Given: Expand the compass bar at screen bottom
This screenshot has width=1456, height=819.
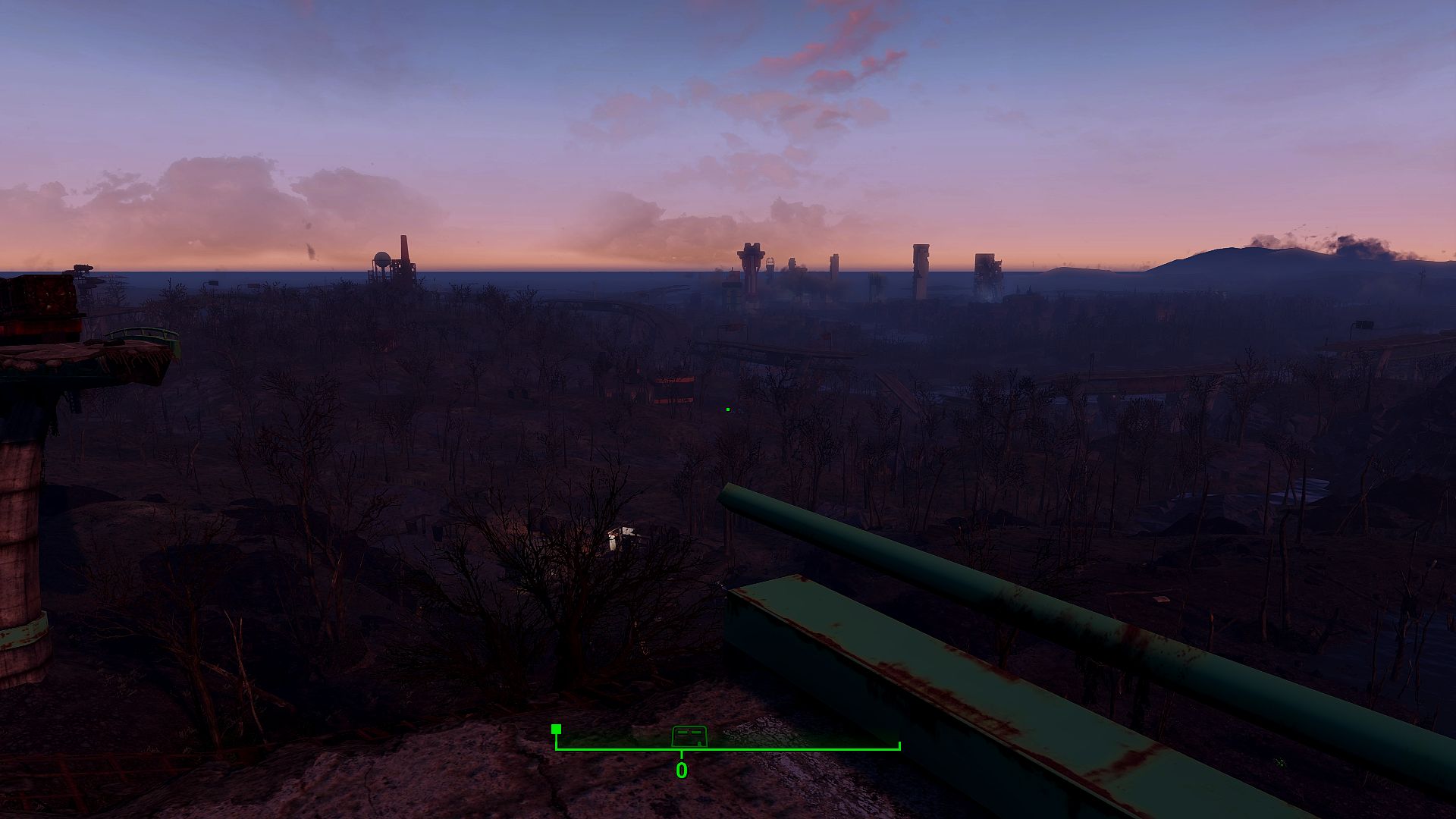Looking at the screenshot, I should tap(728, 747).
